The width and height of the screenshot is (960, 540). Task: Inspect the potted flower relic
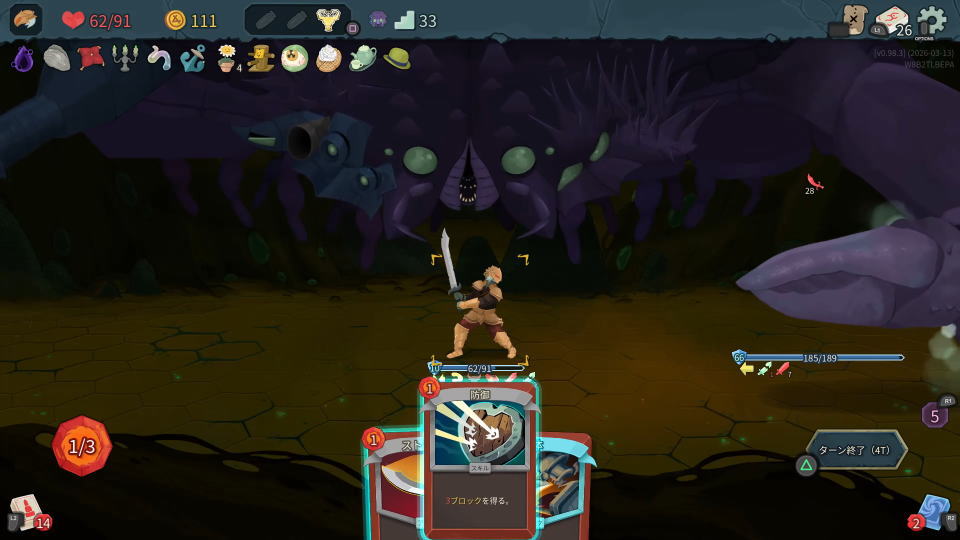pos(227,58)
